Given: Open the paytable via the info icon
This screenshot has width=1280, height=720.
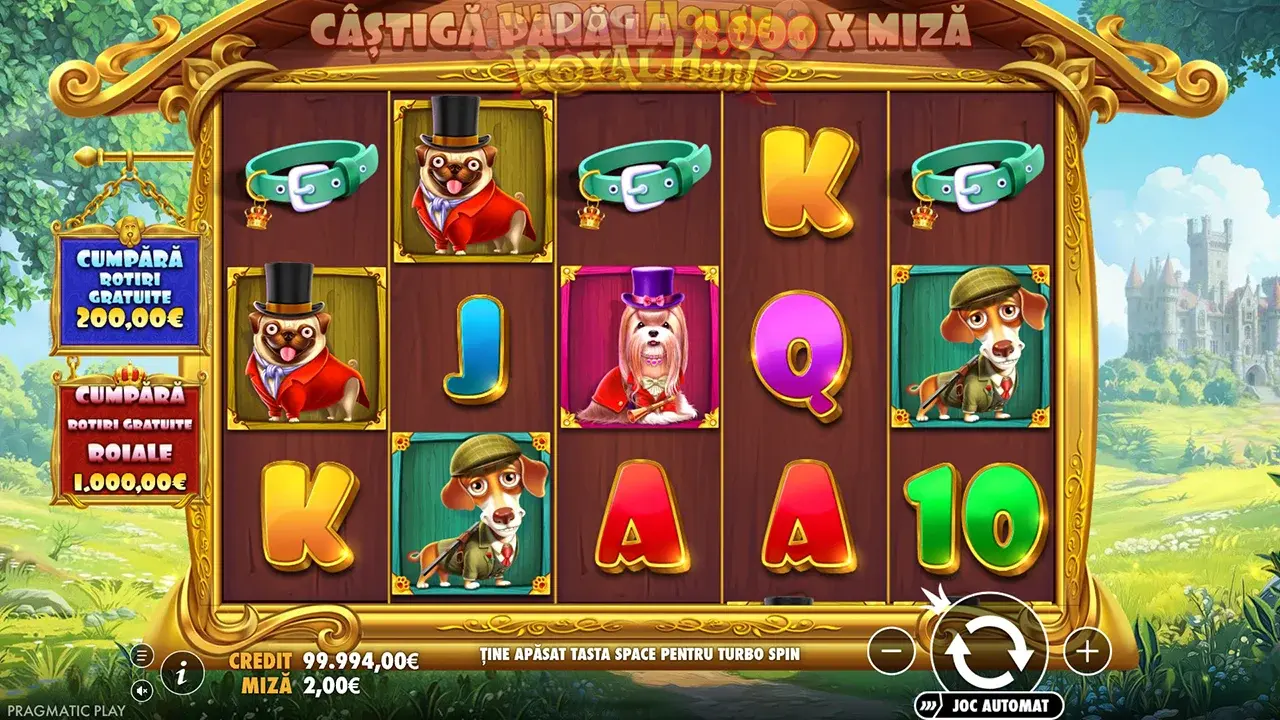Looking at the screenshot, I should click(x=181, y=673).
